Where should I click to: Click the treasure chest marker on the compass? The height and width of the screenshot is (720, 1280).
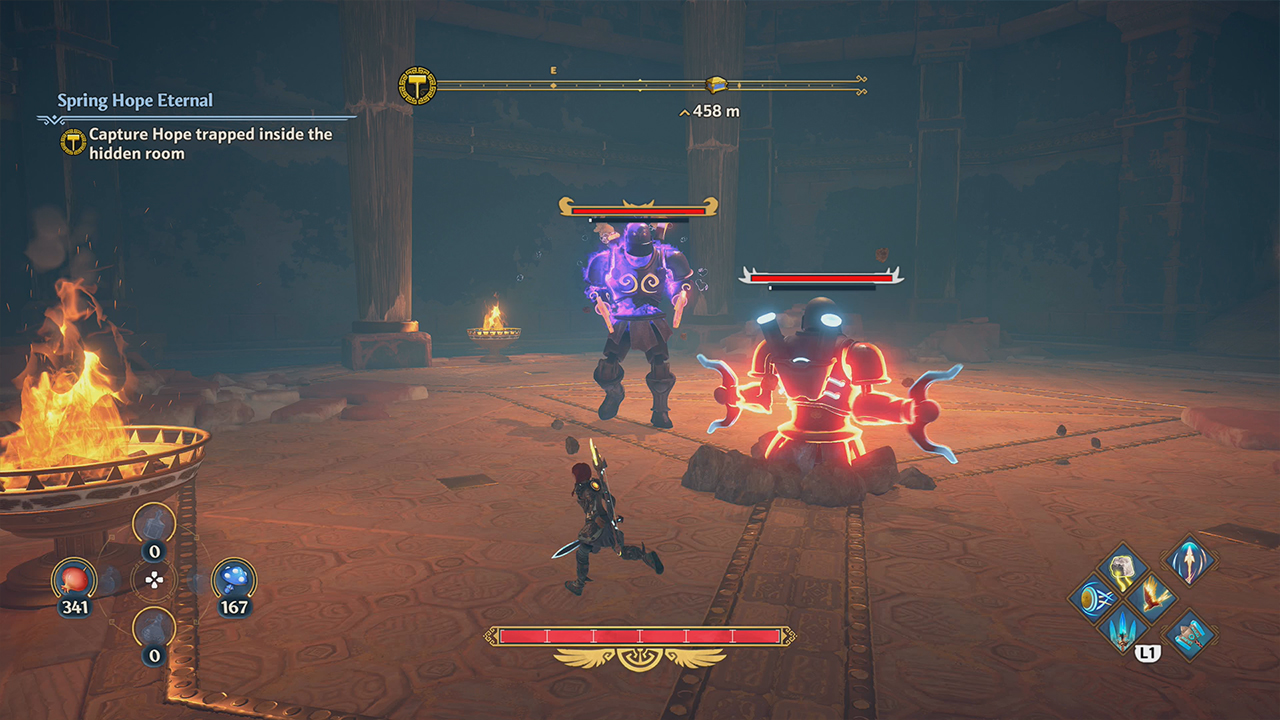(716, 85)
